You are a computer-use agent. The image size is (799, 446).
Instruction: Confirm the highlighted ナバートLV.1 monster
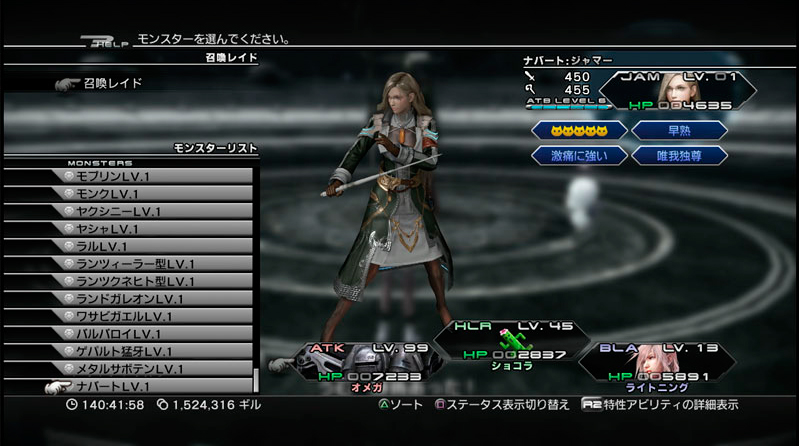(x=150, y=386)
